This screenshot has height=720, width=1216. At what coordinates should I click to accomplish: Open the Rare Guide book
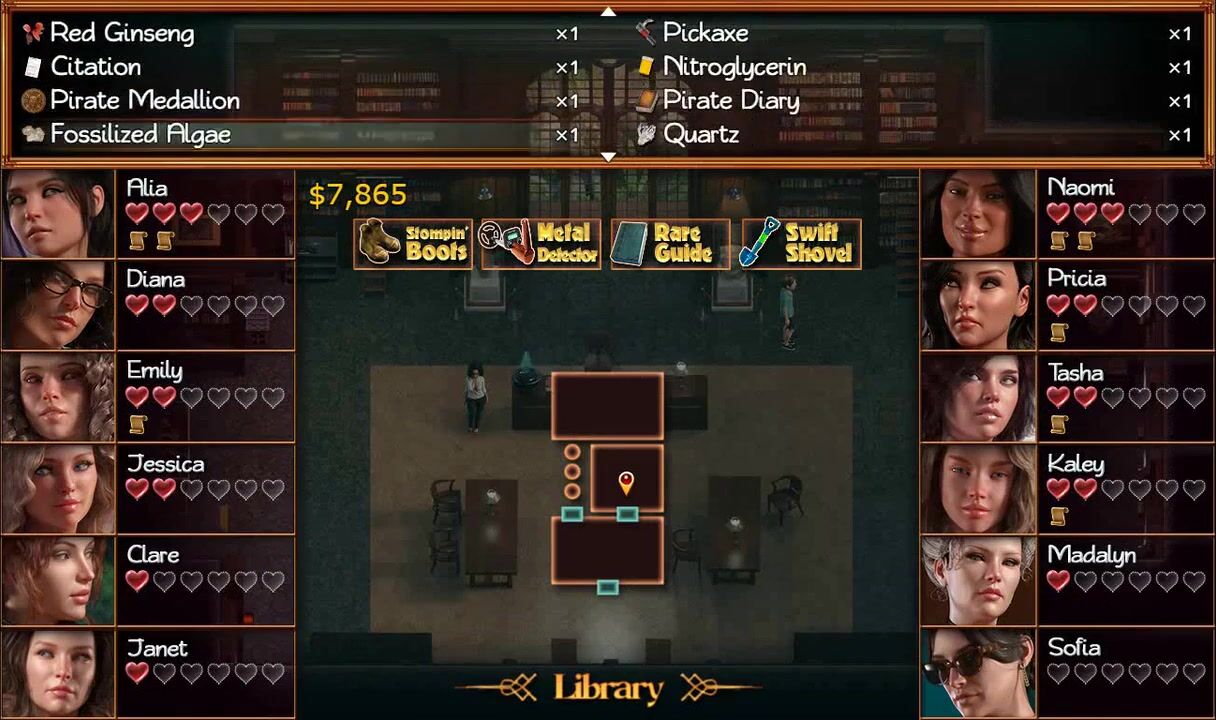tap(669, 243)
